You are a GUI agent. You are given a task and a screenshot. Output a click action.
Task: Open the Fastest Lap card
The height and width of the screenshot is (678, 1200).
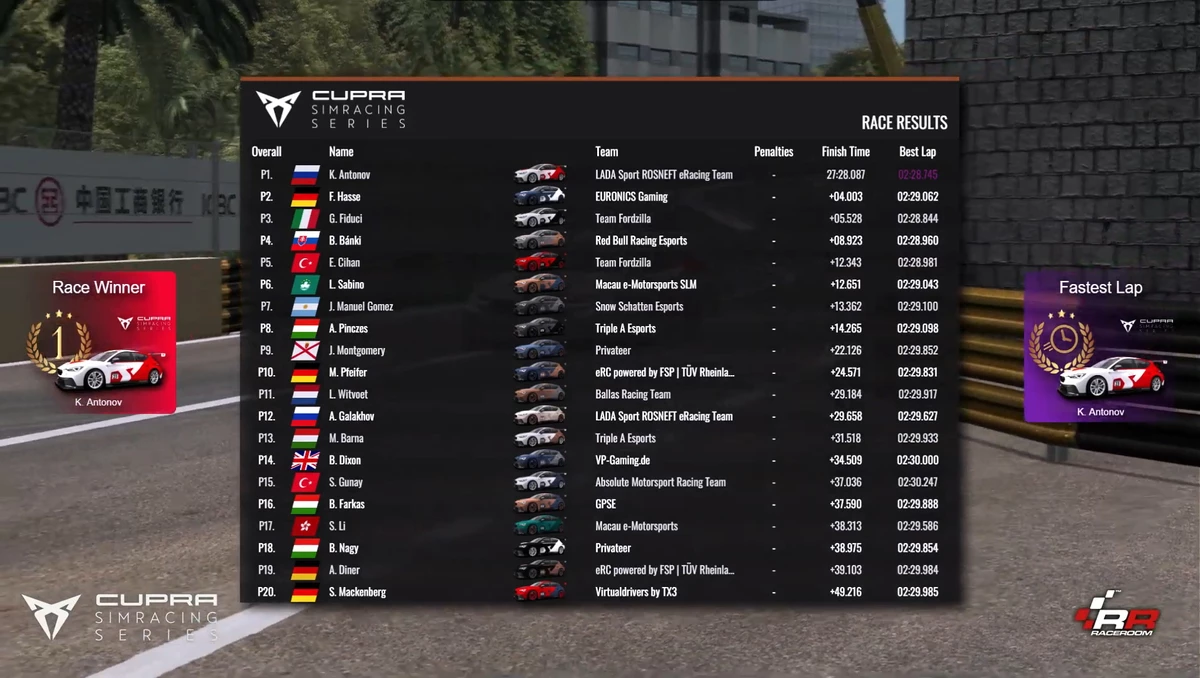tap(1100, 349)
